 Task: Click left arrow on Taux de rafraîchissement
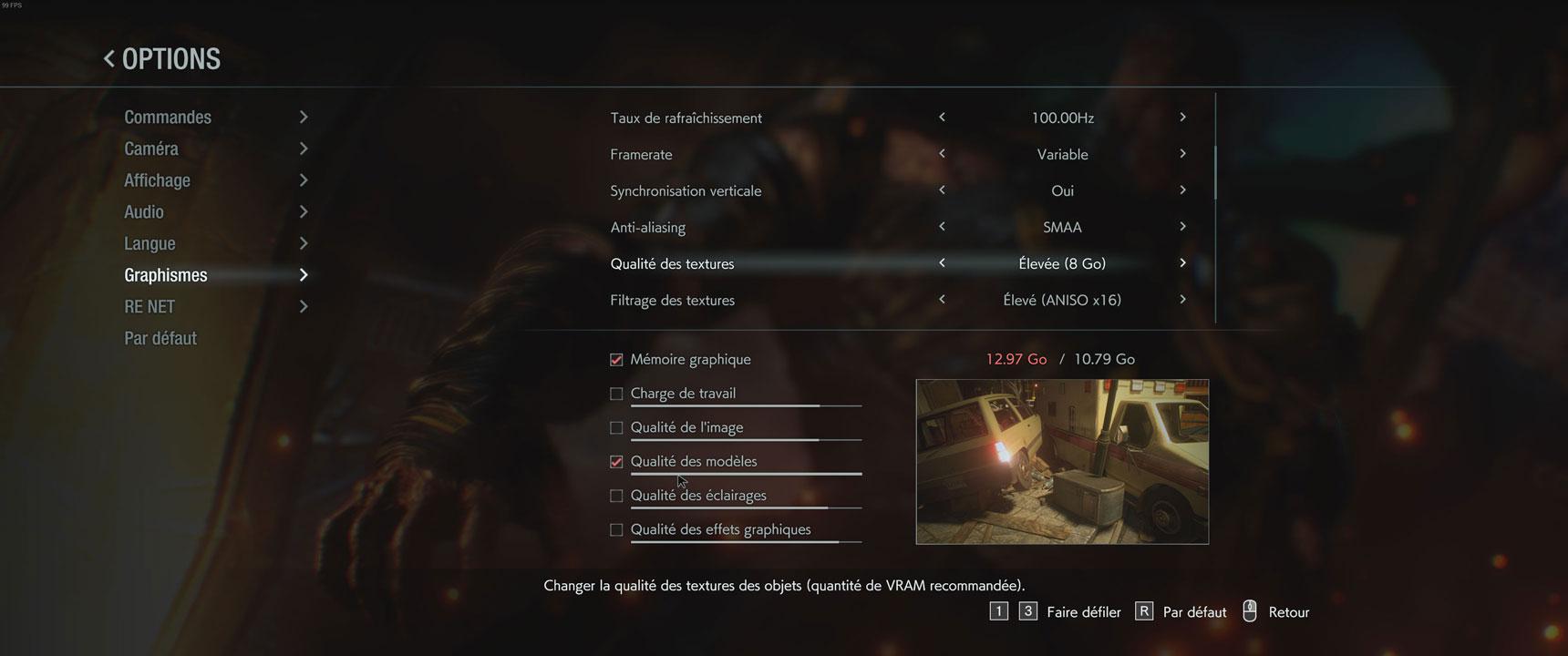[942, 117]
